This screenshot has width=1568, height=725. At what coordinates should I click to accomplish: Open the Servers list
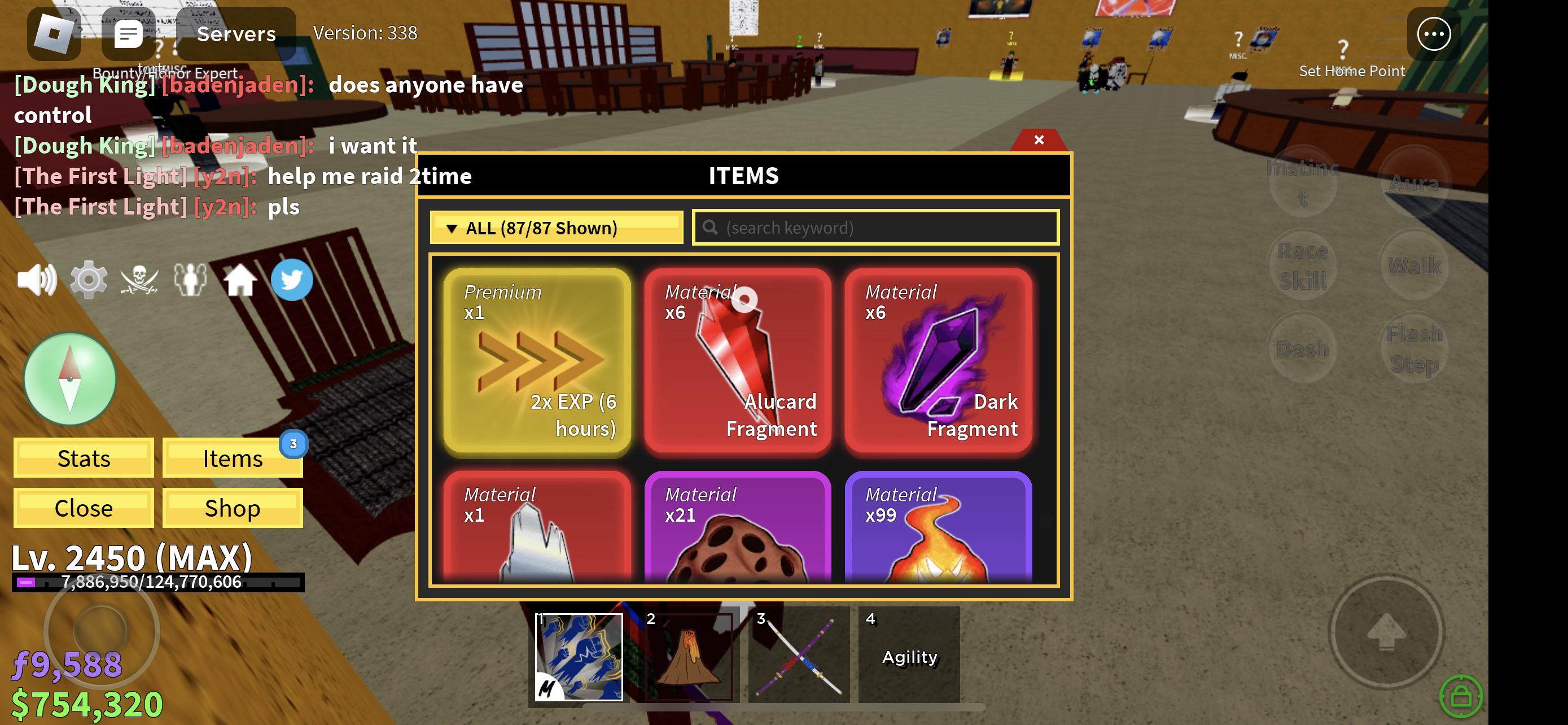click(x=236, y=34)
